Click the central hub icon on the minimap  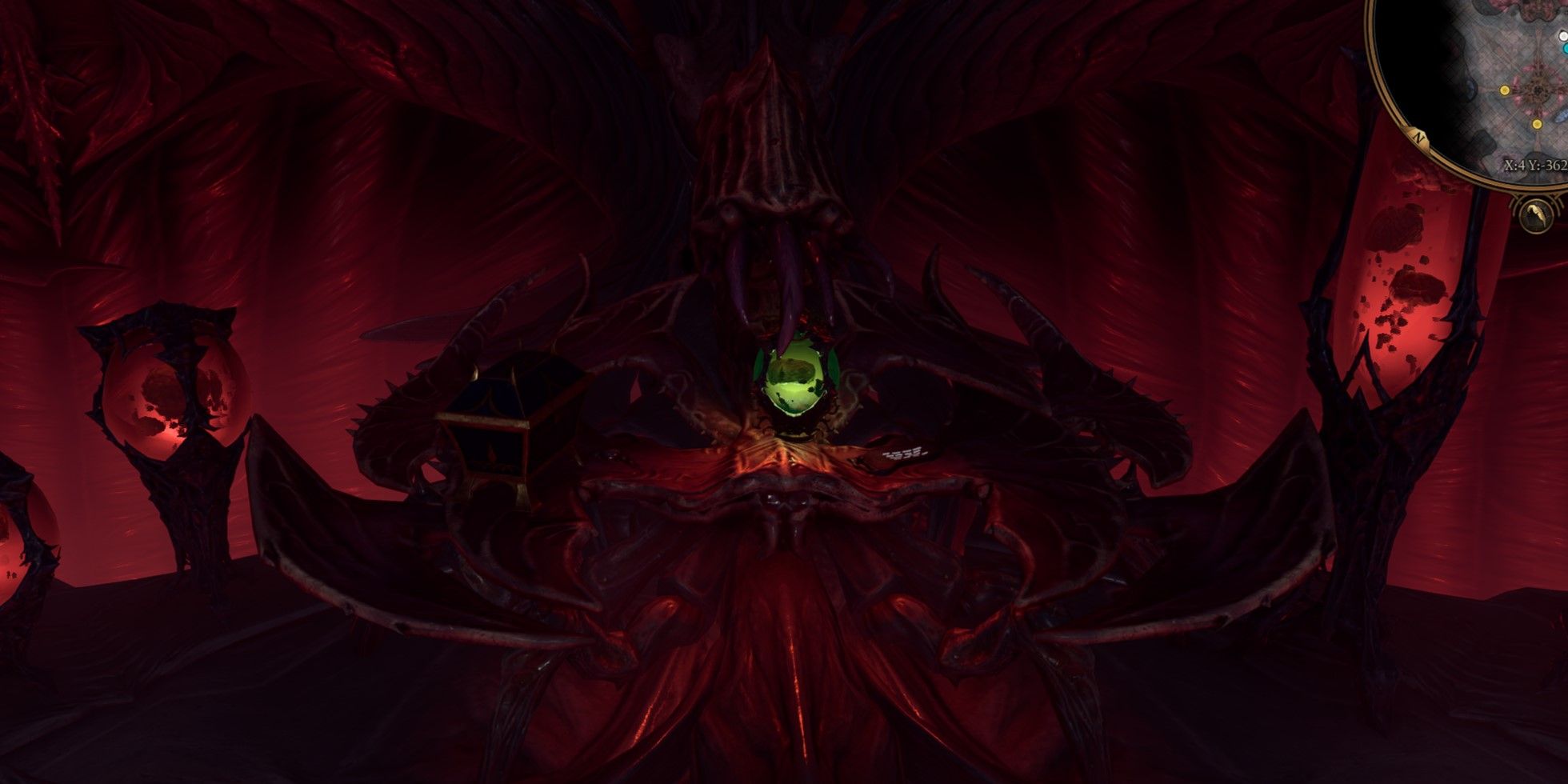click(1539, 90)
